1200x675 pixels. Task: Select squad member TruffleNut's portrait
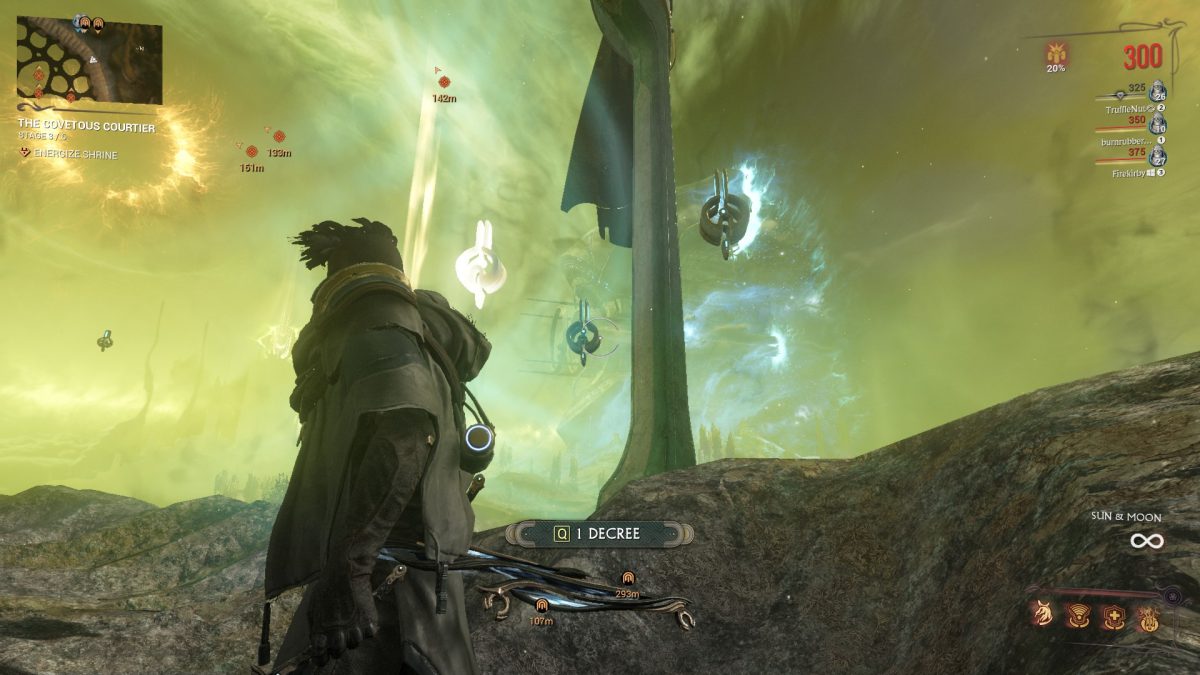click(x=1158, y=90)
